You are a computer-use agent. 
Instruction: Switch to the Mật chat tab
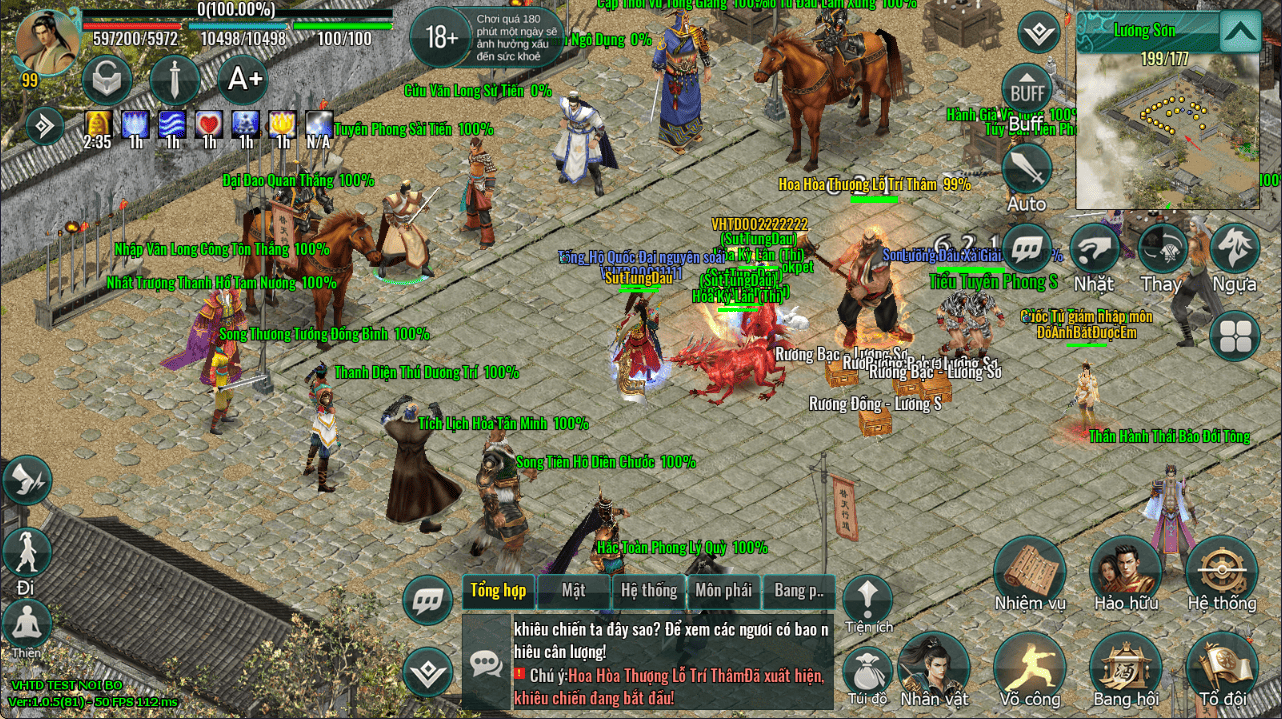573,591
